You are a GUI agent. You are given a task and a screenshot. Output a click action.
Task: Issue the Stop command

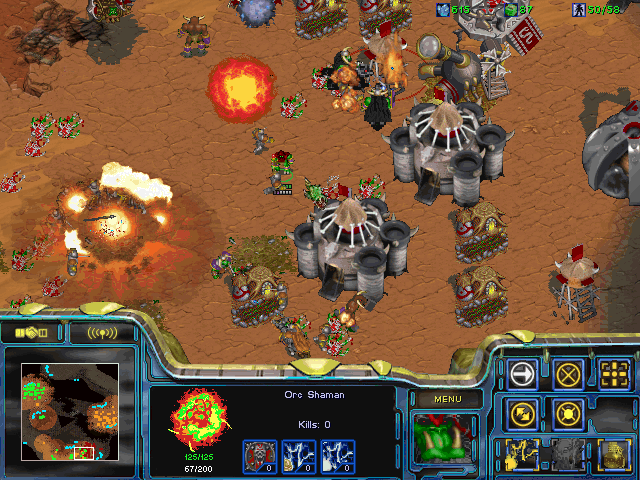click(569, 374)
